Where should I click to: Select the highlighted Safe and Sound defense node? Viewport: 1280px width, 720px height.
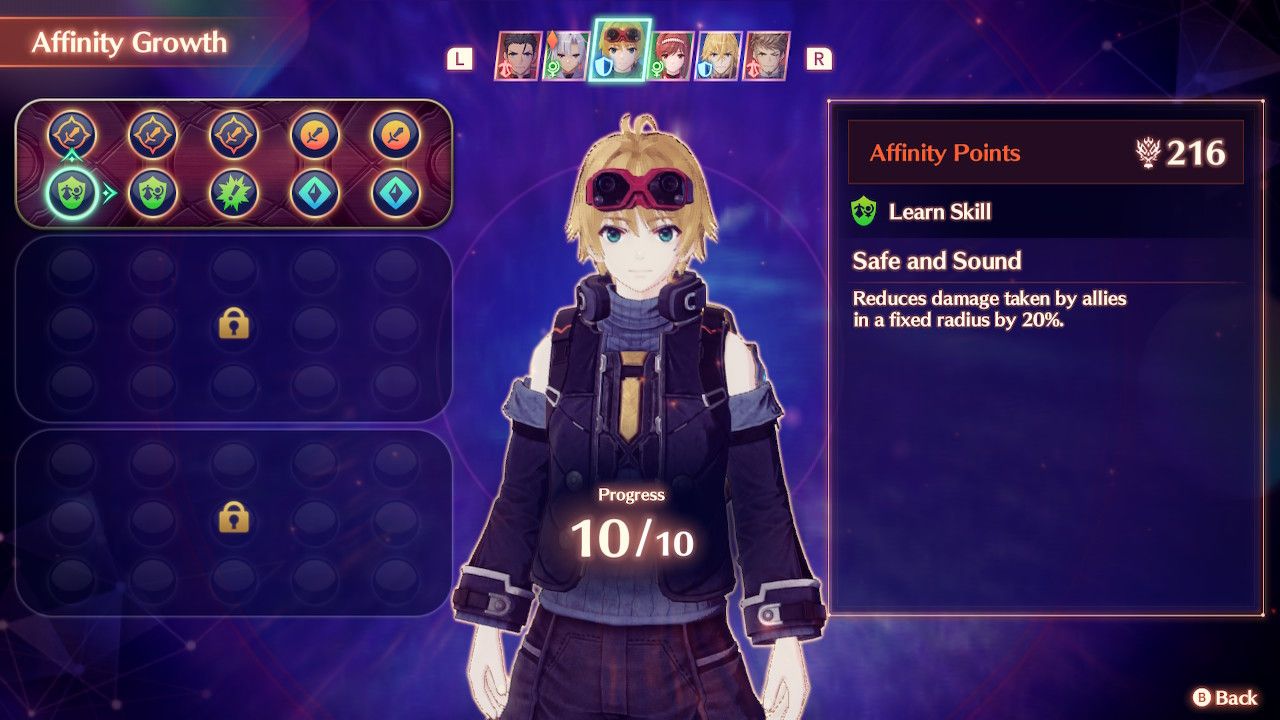[71, 191]
